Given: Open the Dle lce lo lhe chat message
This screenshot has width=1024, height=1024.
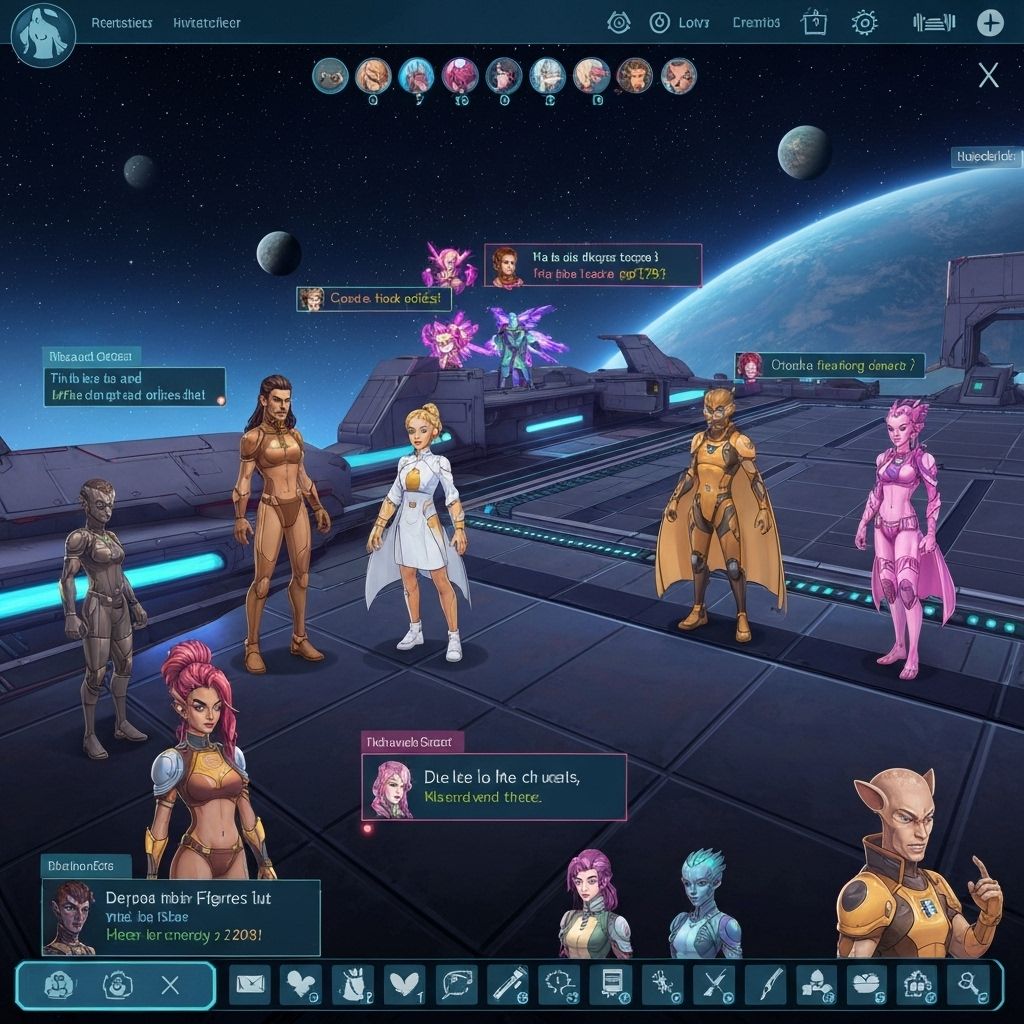Looking at the screenshot, I should point(494,787).
